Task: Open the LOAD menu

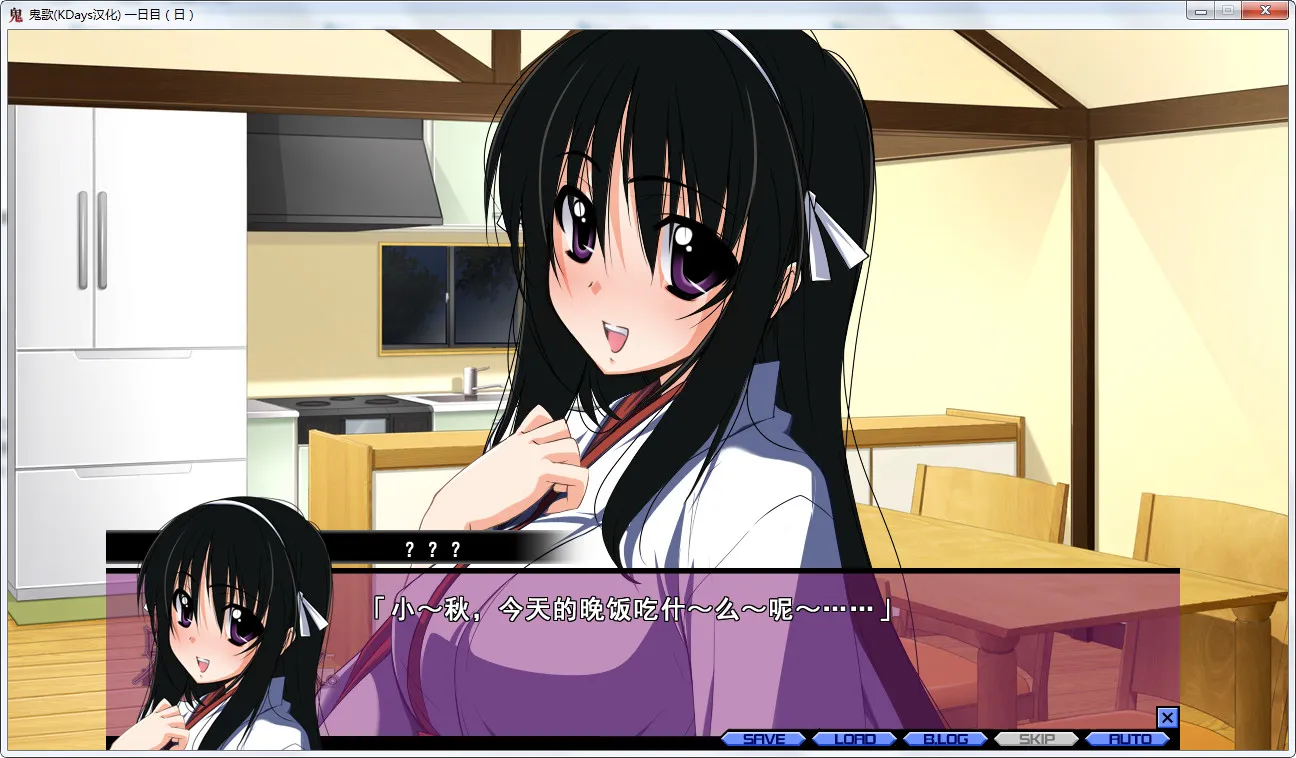Action: pos(855,739)
